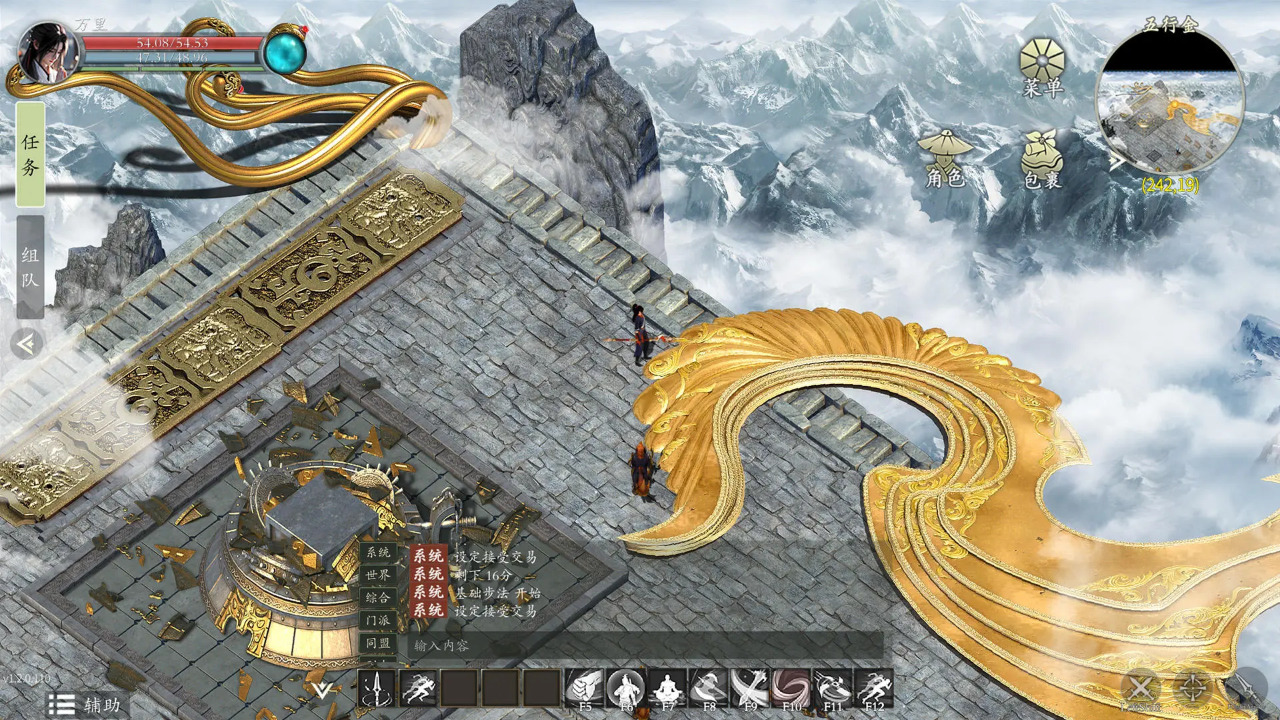Image resolution: width=1280 pixels, height=720 pixels.
Task: Show the 门派 sect chat channel
Action: coord(378,620)
